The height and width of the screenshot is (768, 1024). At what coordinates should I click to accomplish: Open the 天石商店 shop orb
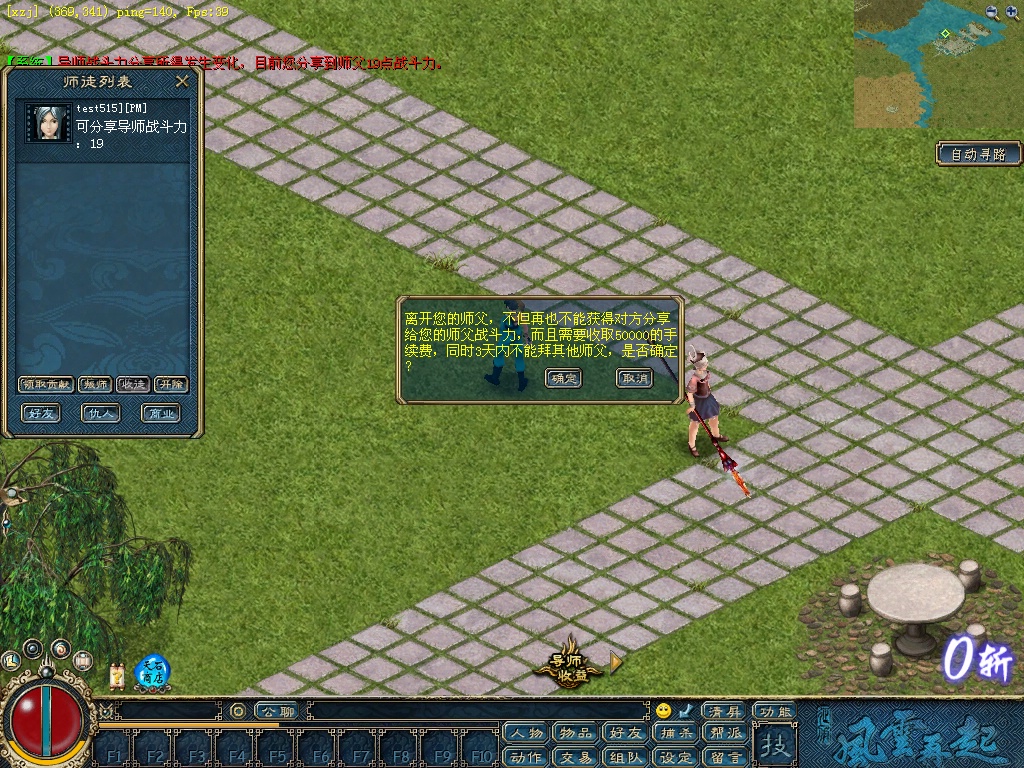[152, 672]
